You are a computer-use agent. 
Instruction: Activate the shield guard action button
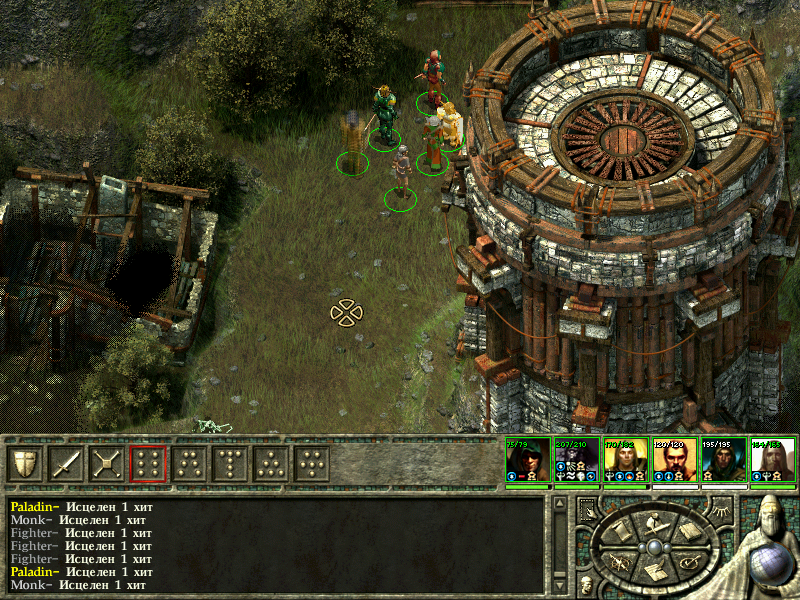coord(24,464)
